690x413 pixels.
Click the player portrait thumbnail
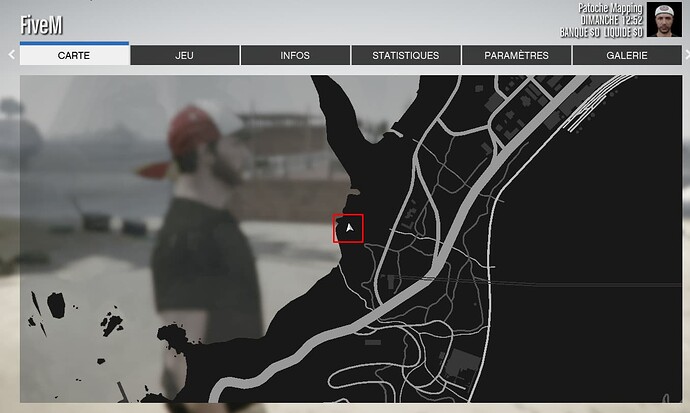(x=664, y=19)
